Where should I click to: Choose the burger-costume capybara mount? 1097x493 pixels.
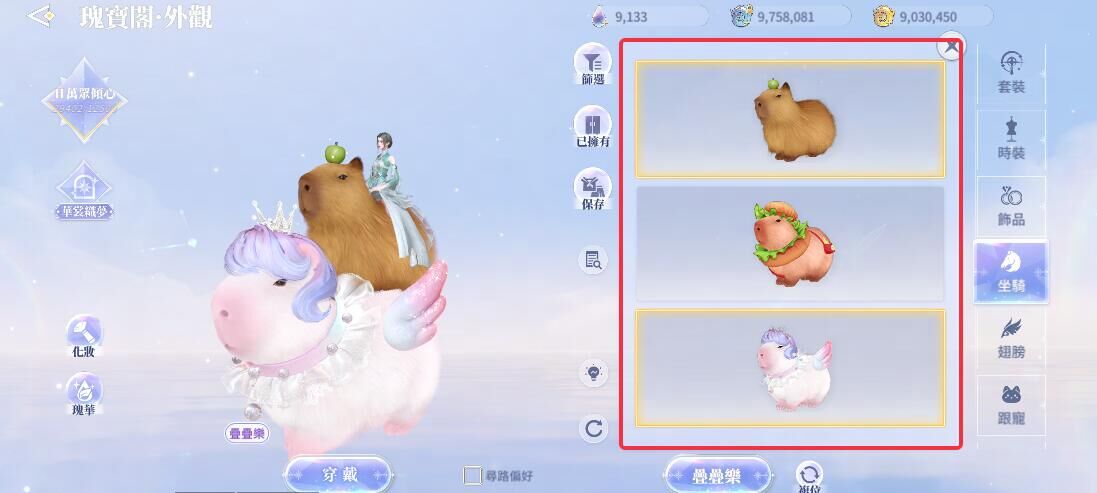(x=790, y=244)
